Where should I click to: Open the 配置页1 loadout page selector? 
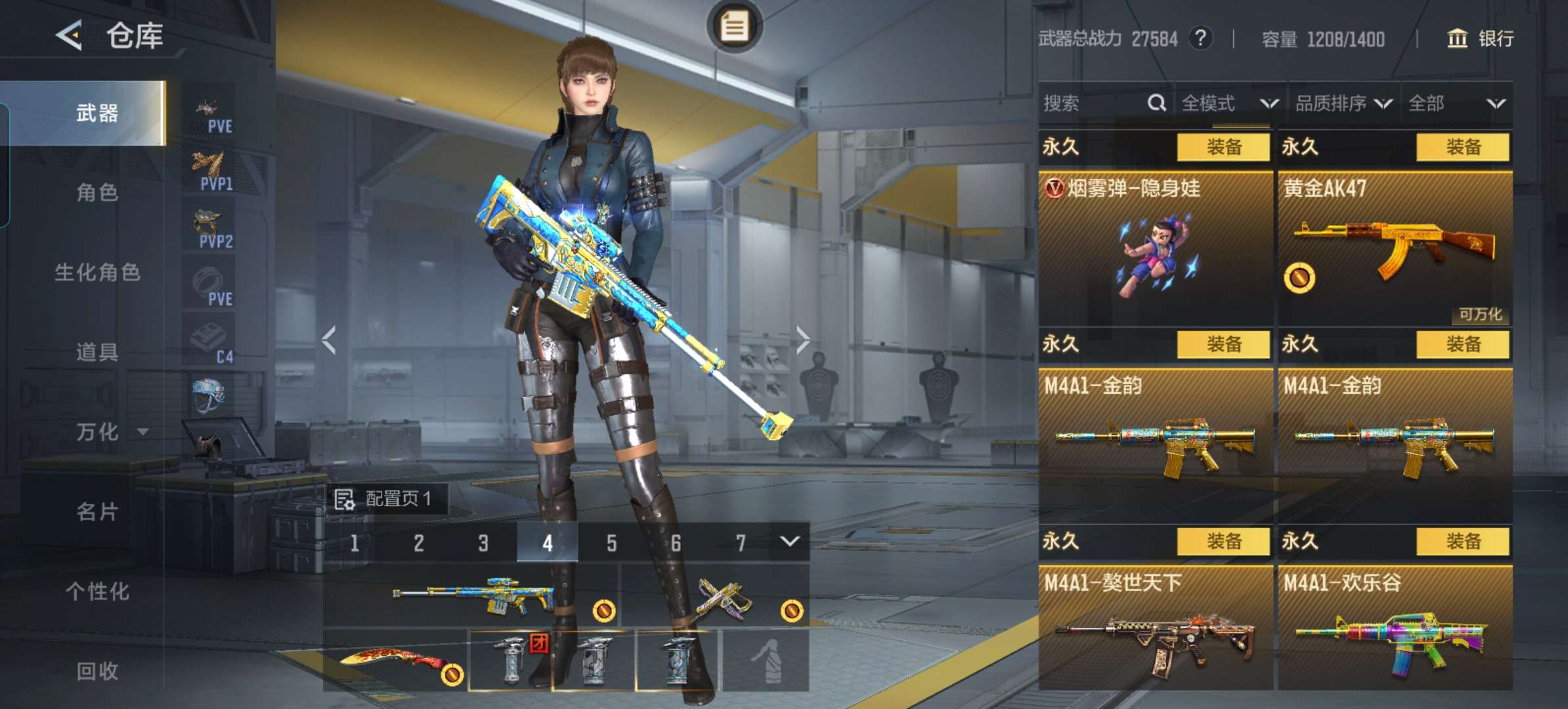386,500
